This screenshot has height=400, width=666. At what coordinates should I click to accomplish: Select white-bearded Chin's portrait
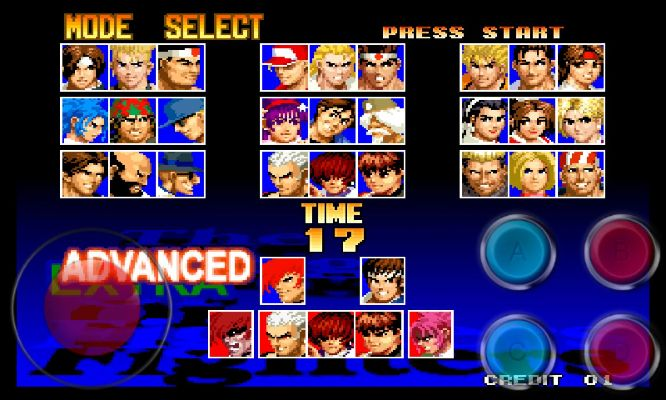coord(380,120)
